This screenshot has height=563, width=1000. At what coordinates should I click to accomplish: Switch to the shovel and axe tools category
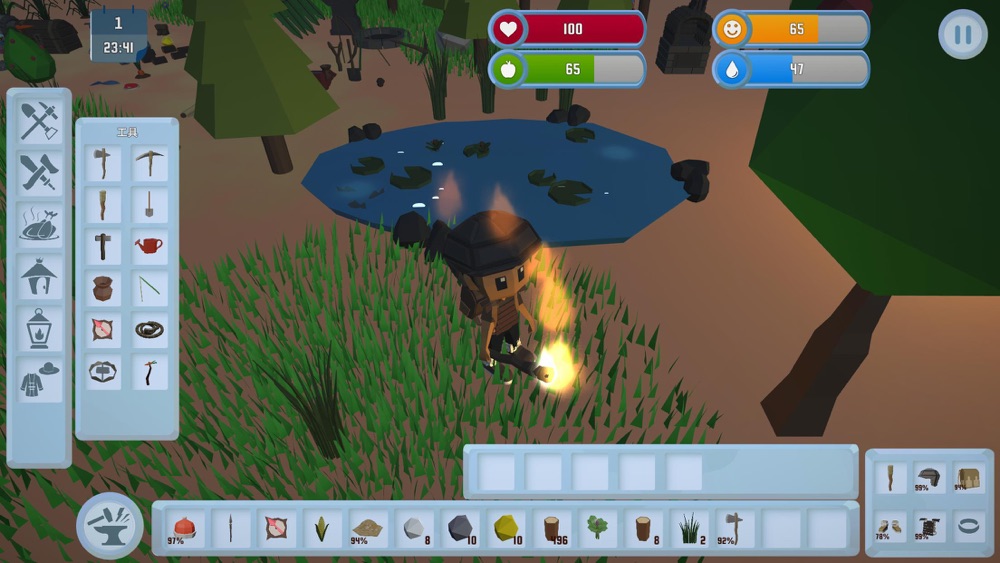(x=39, y=122)
